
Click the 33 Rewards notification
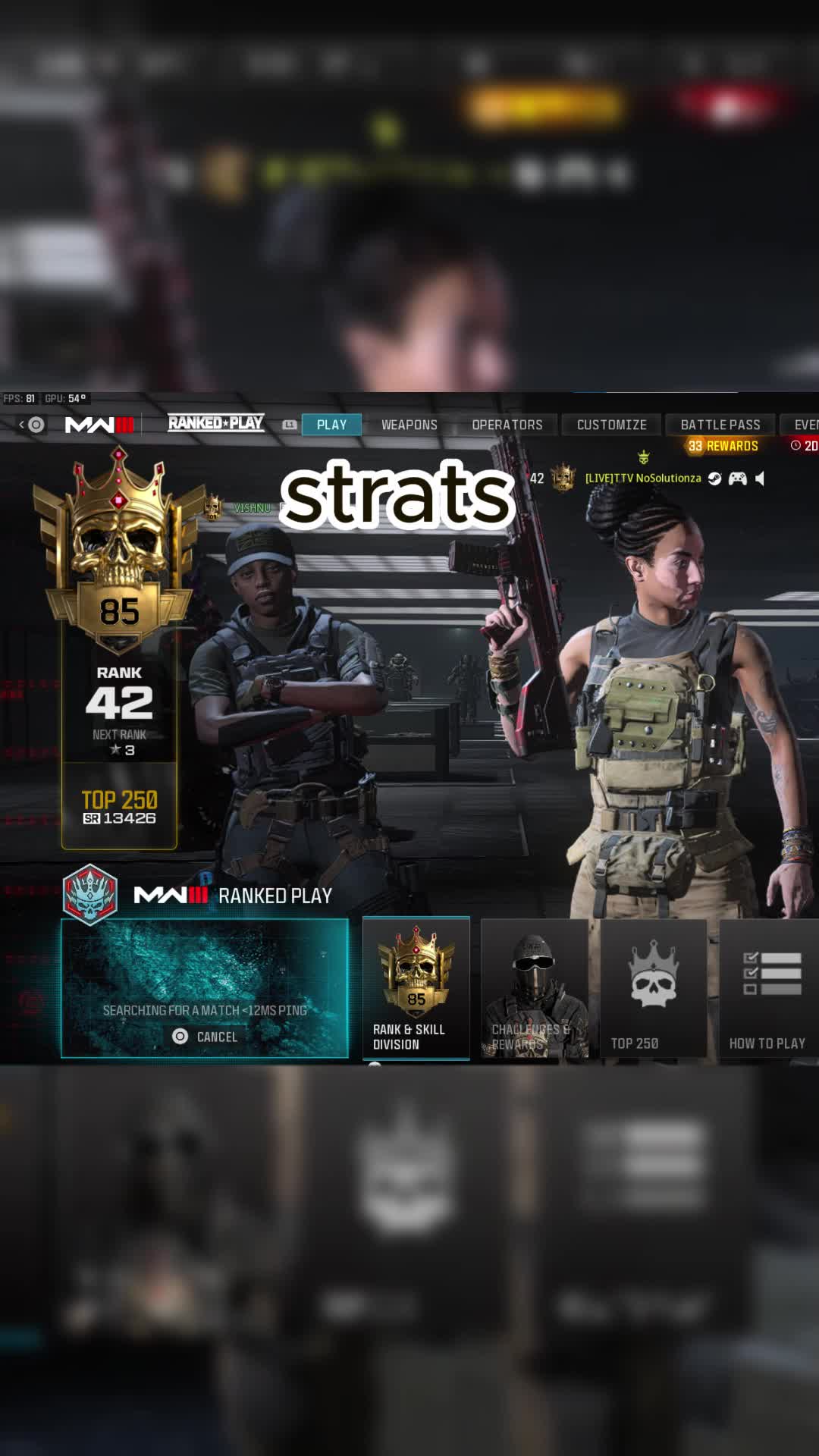723,446
